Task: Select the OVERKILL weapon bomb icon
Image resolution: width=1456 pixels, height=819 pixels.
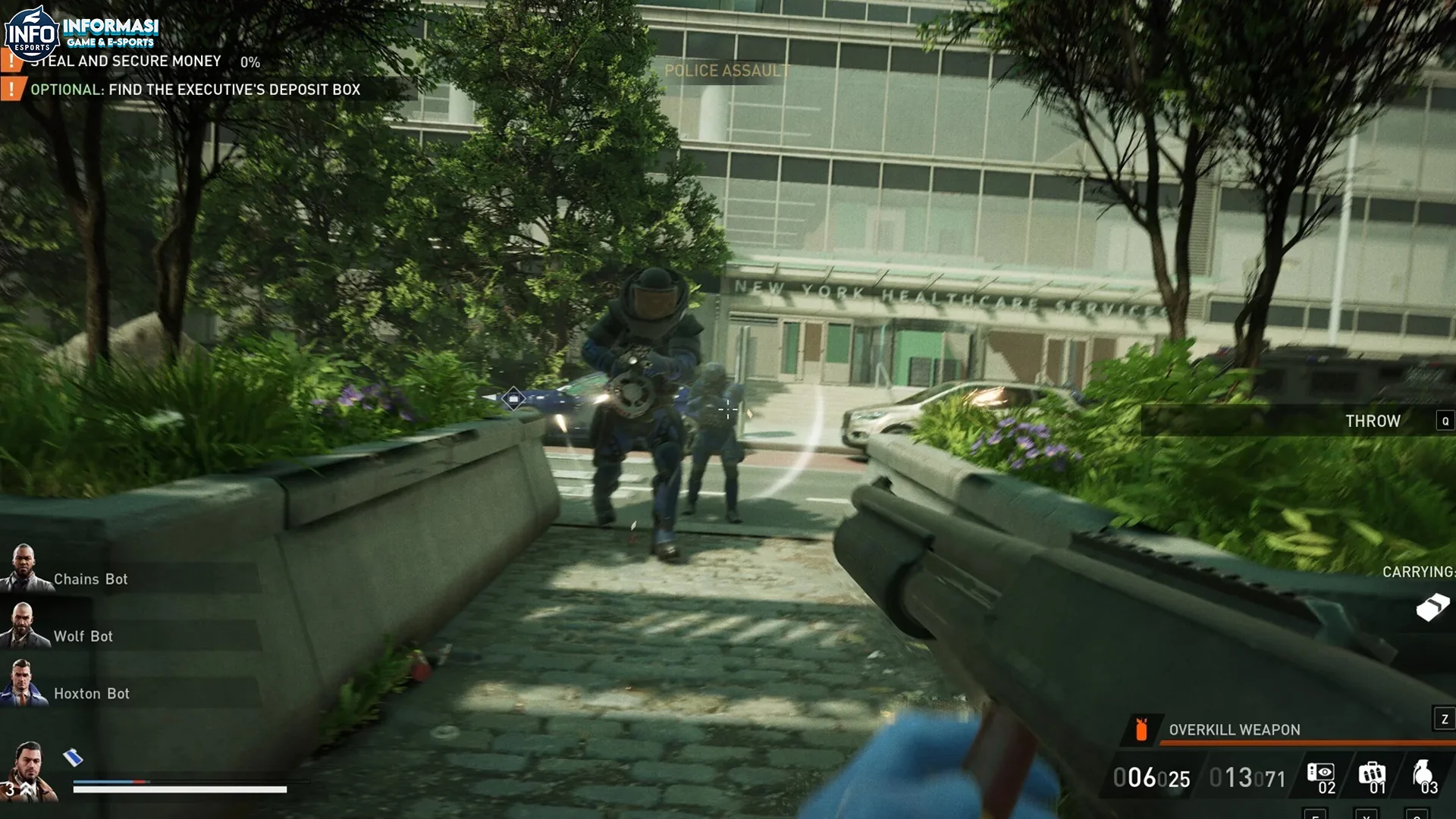Action: click(1141, 730)
